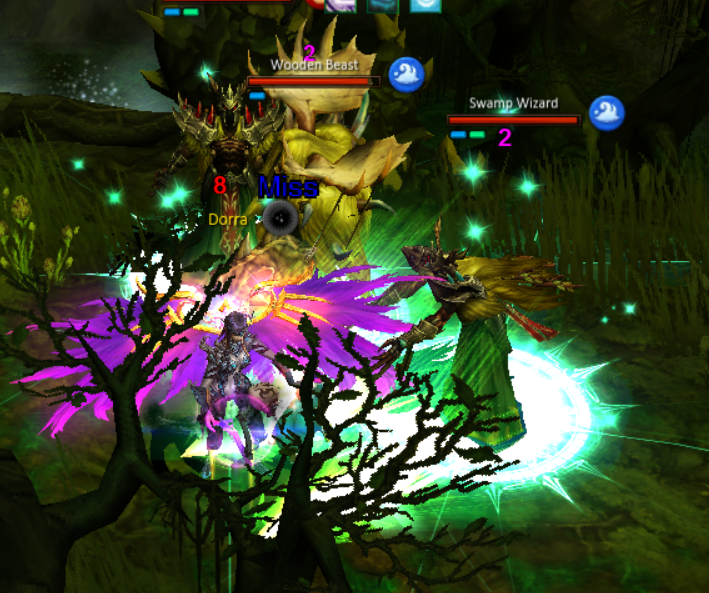This screenshot has height=593, width=709.
Task: Select the Swamp Wizard nameplate
Action: (x=513, y=103)
